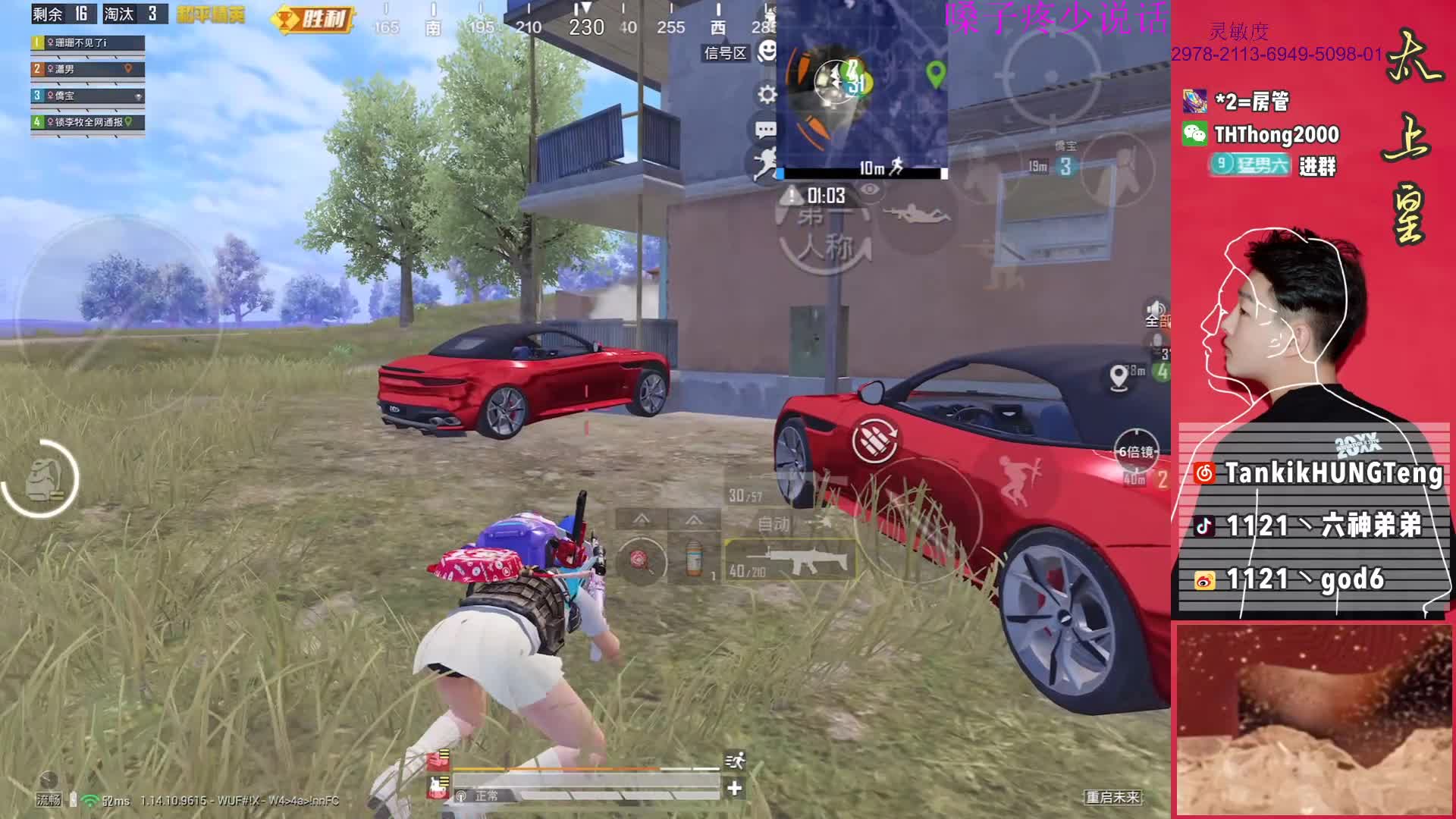Open settings via the gear icon
The height and width of the screenshot is (819, 1456).
pos(767,94)
